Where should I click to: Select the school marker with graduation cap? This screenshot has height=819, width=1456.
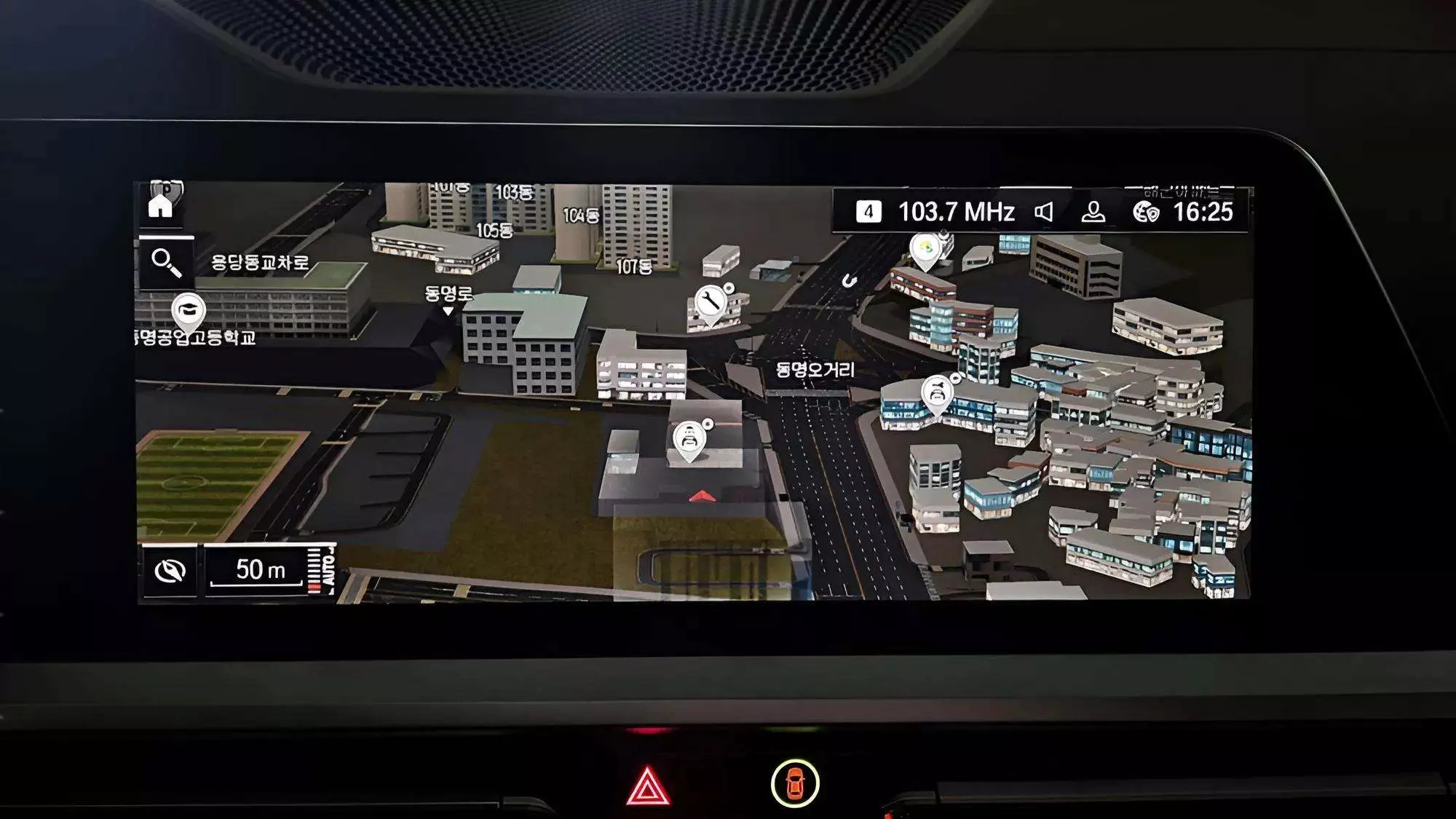click(x=189, y=311)
